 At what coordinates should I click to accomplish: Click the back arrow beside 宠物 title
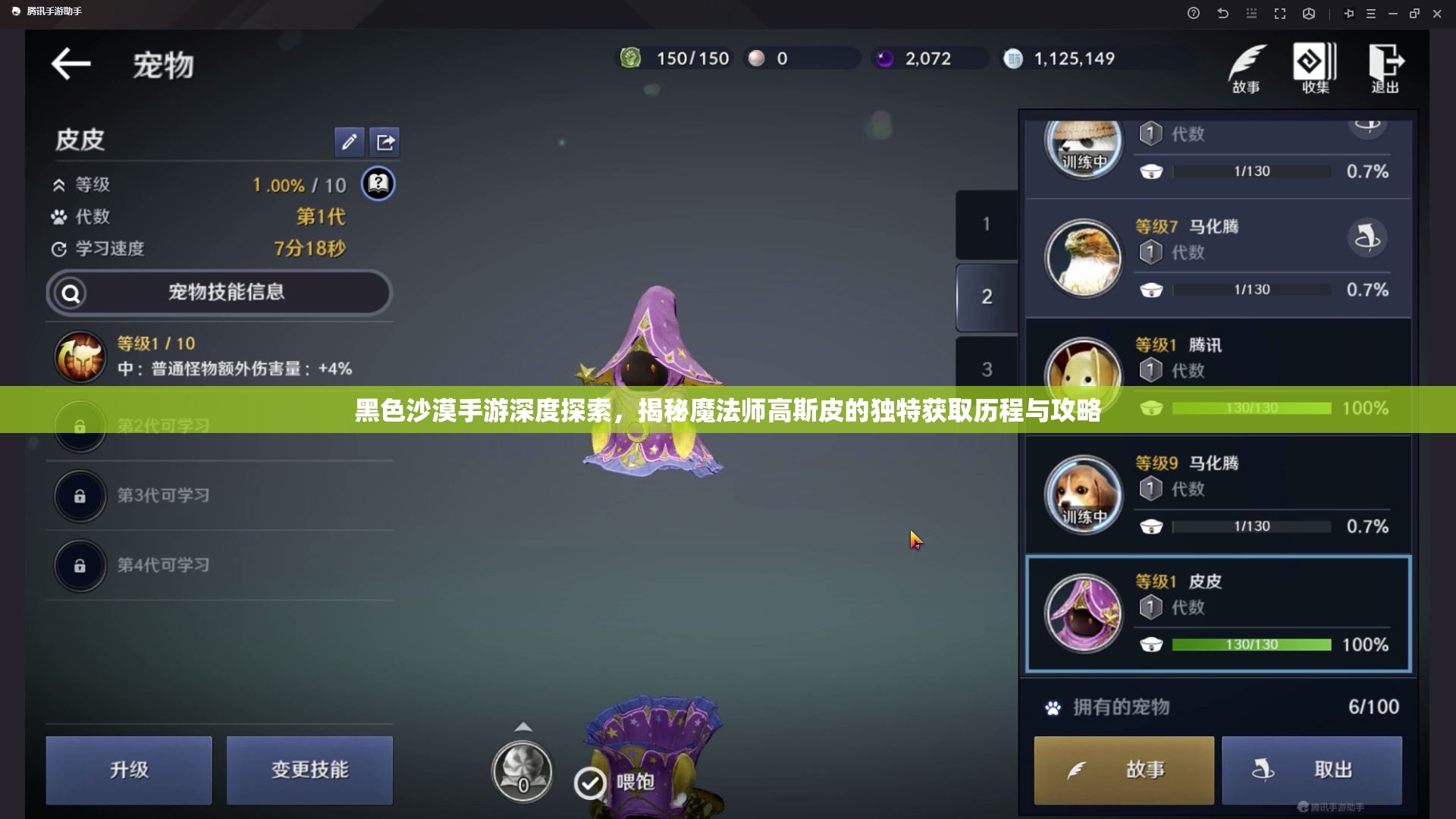pyautogui.click(x=70, y=64)
